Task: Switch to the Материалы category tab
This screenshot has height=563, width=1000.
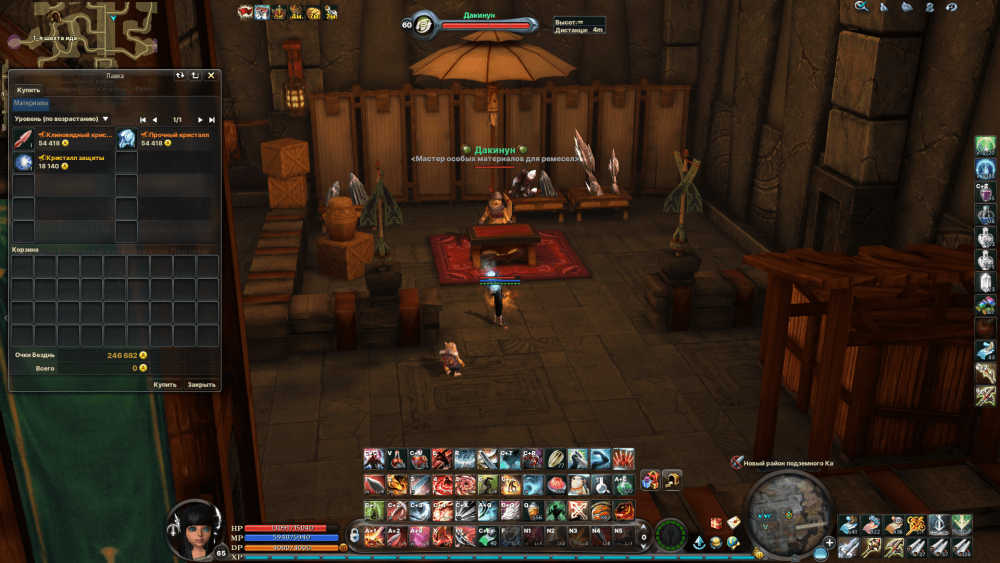Action: (31, 103)
